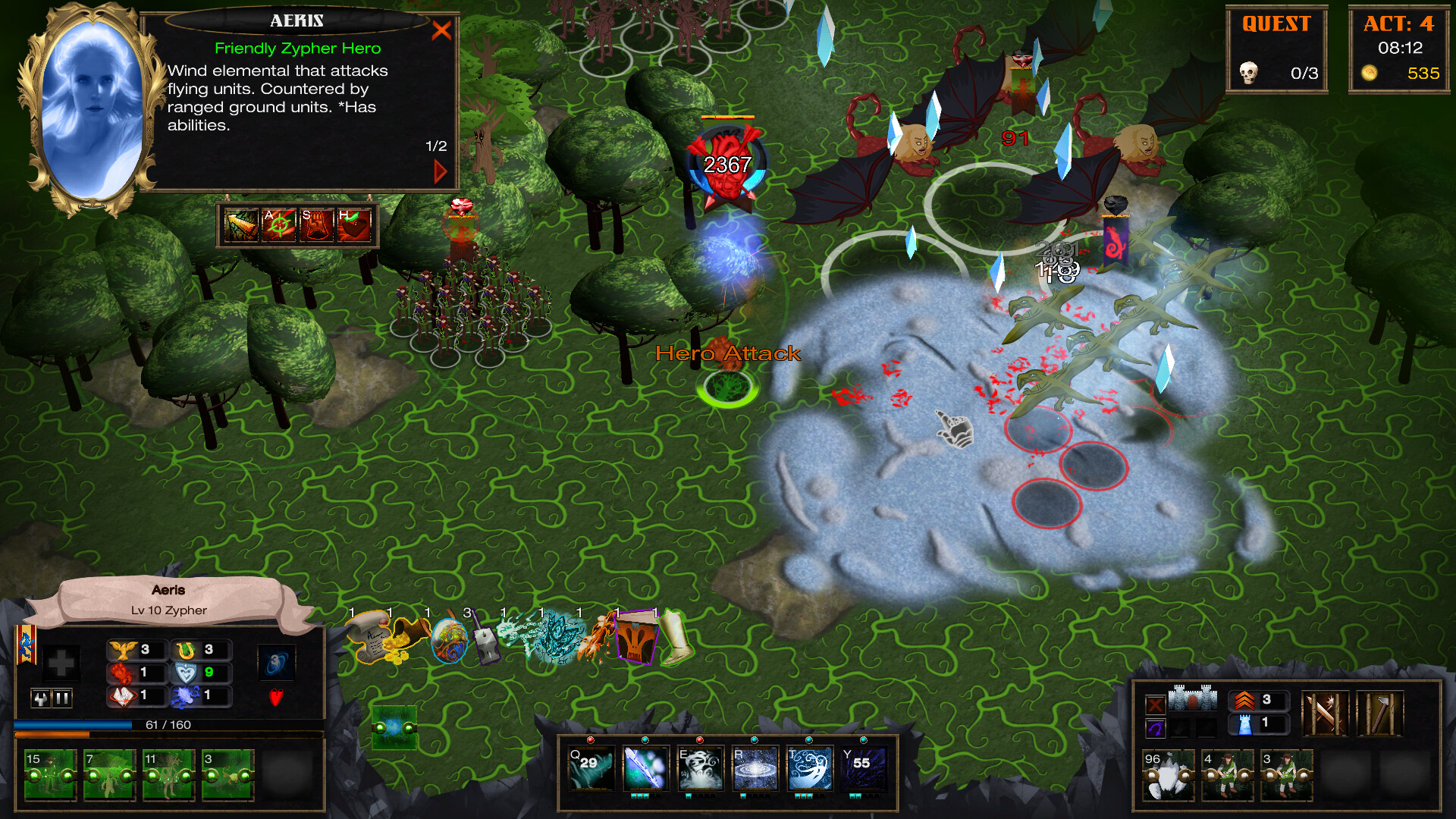Open the sword and mace upgrade

(x=1324, y=714)
